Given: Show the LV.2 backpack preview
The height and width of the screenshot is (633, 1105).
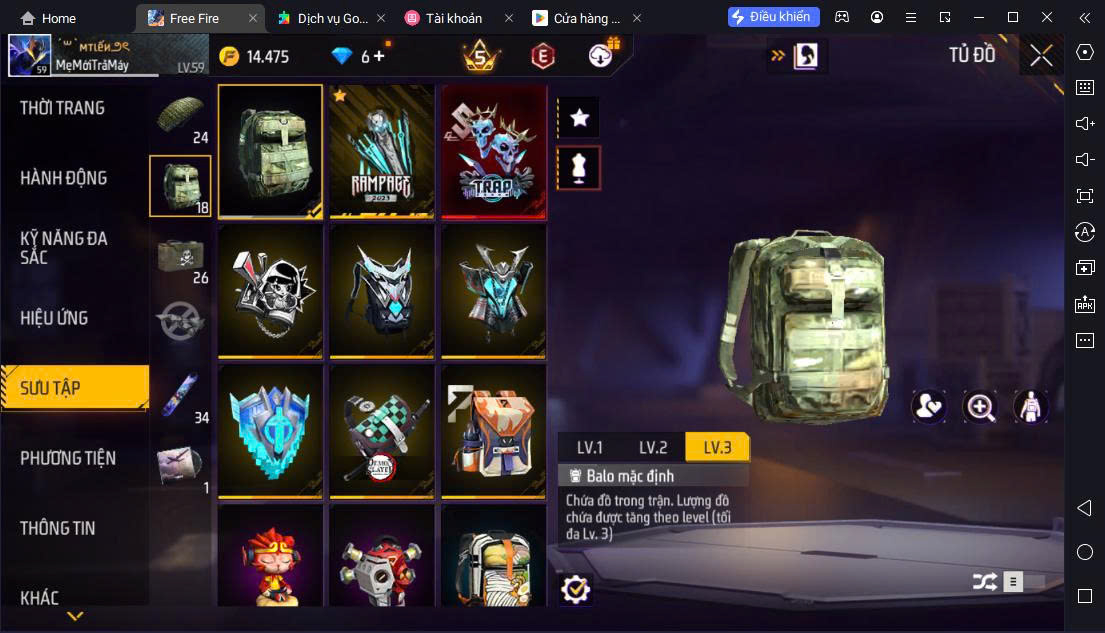Looking at the screenshot, I should (x=652, y=447).
